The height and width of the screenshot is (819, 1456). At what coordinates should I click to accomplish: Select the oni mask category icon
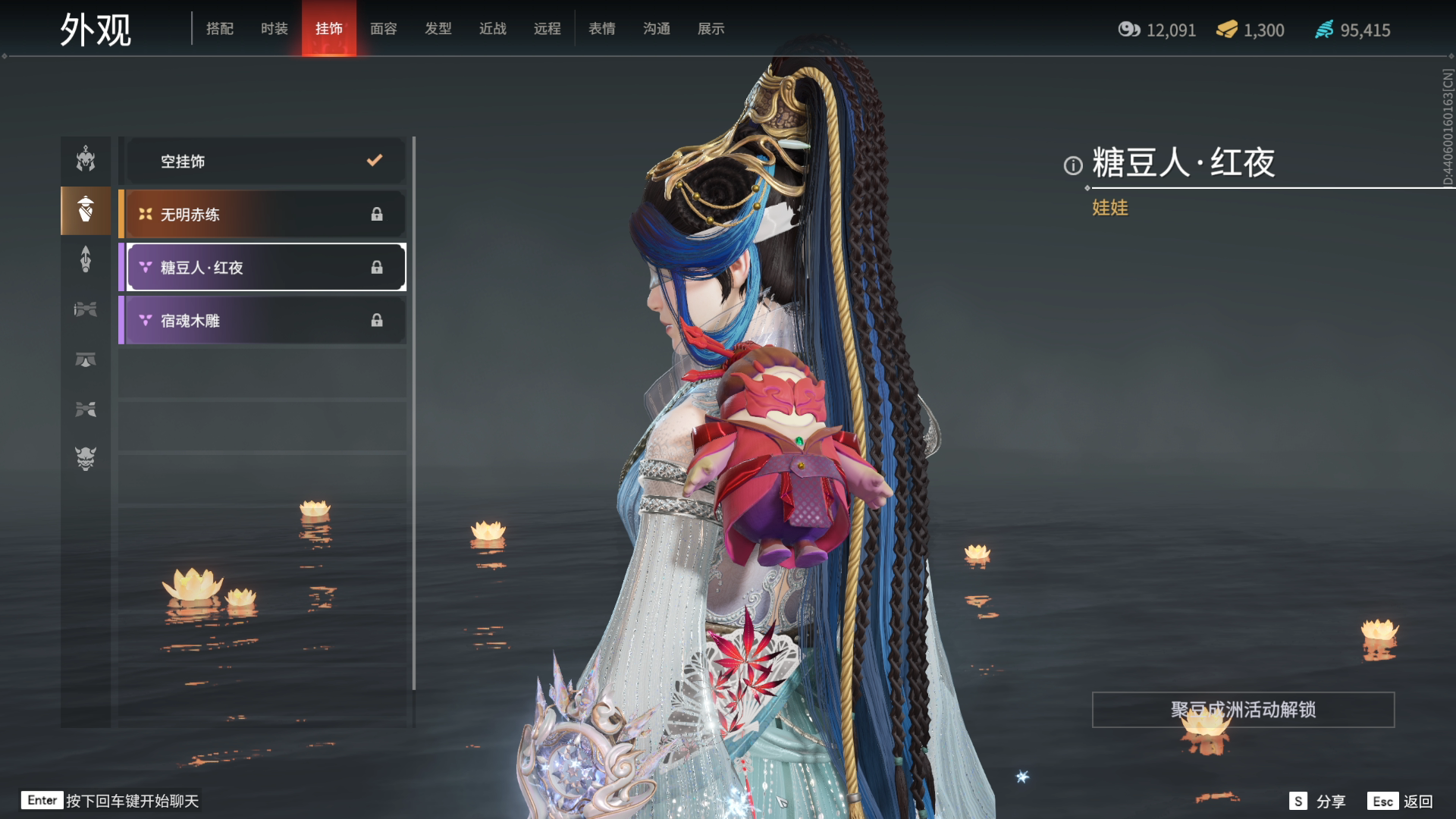tap(86, 458)
